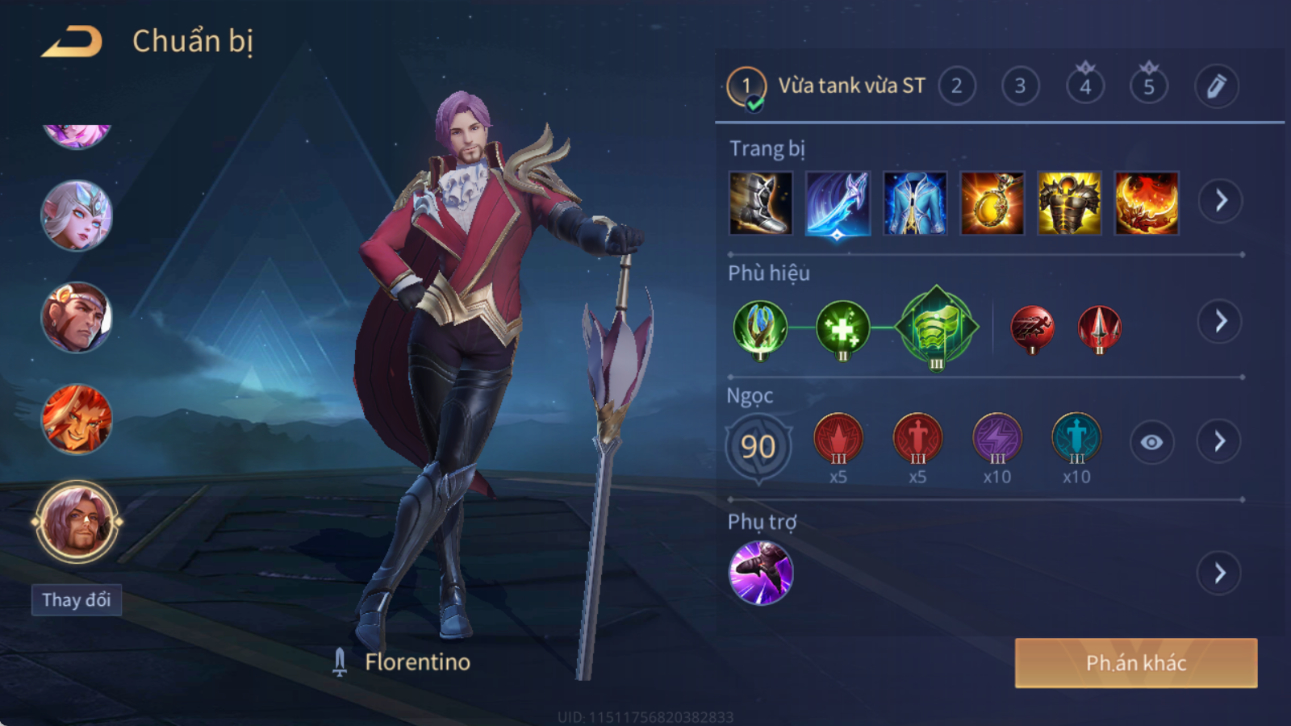The image size is (1291, 726).
Task: Click the orange Phần khác button
Action: click(1136, 663)
